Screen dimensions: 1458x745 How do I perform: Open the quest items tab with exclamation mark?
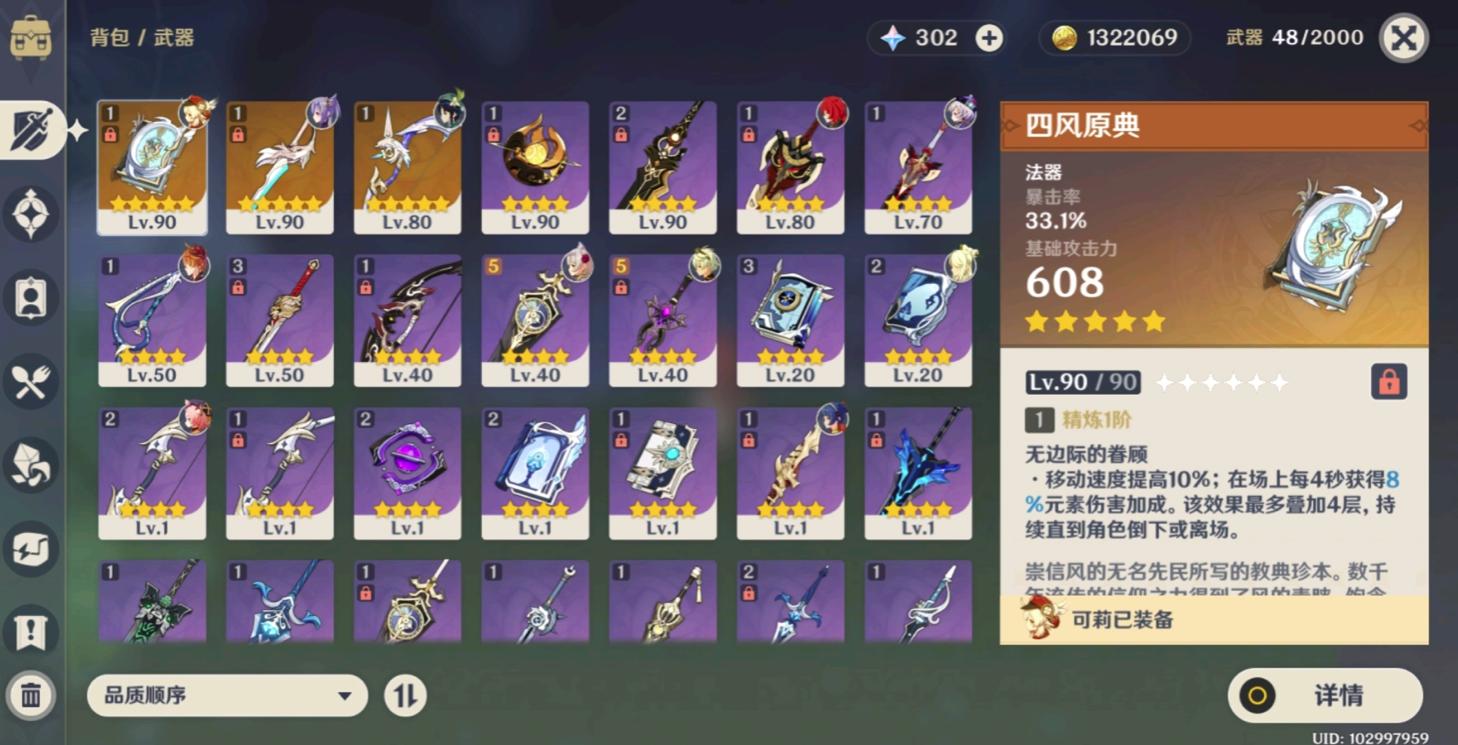pos(31,632)
